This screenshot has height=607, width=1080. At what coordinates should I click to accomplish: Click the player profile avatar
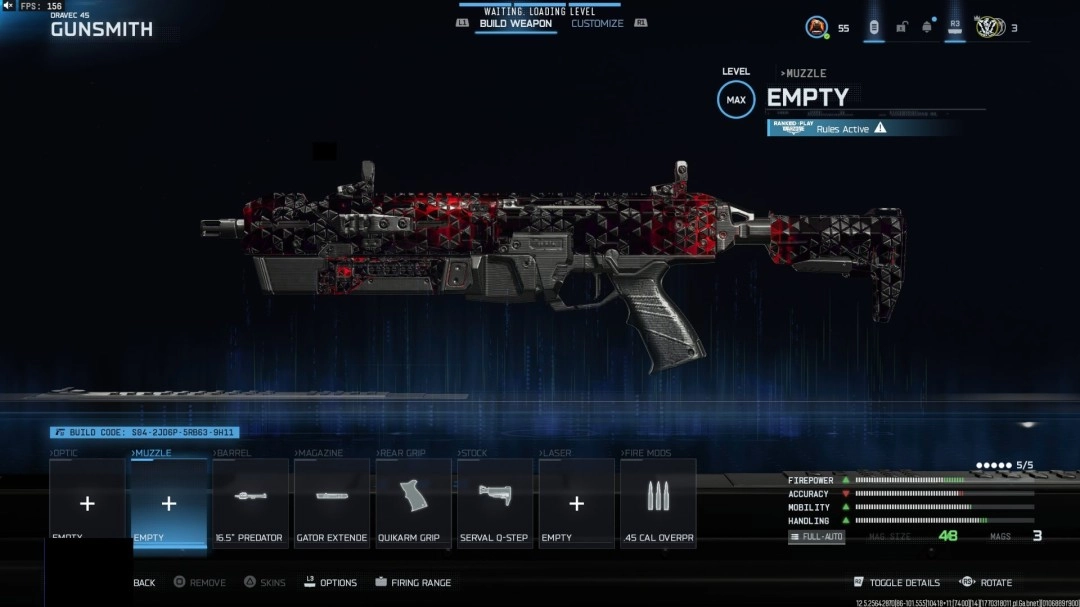pyautogui.click(x=817, y=27)
